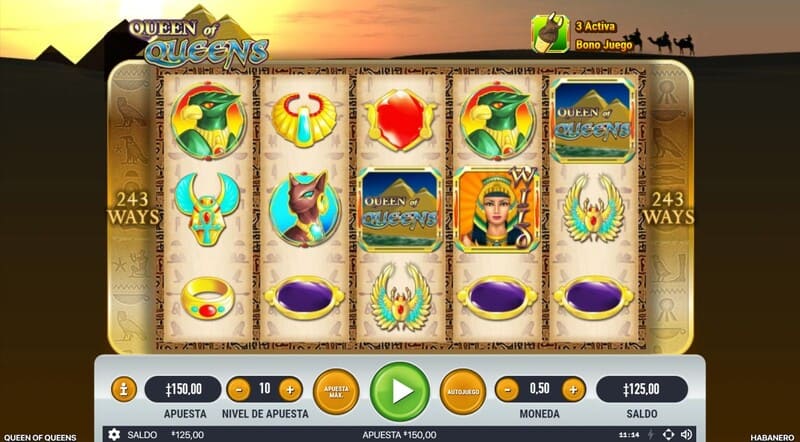Decrease the Nivel de Apuesta bet level
Screen dimensions: 800x442
pyautogui.click(x=239, y=389)
